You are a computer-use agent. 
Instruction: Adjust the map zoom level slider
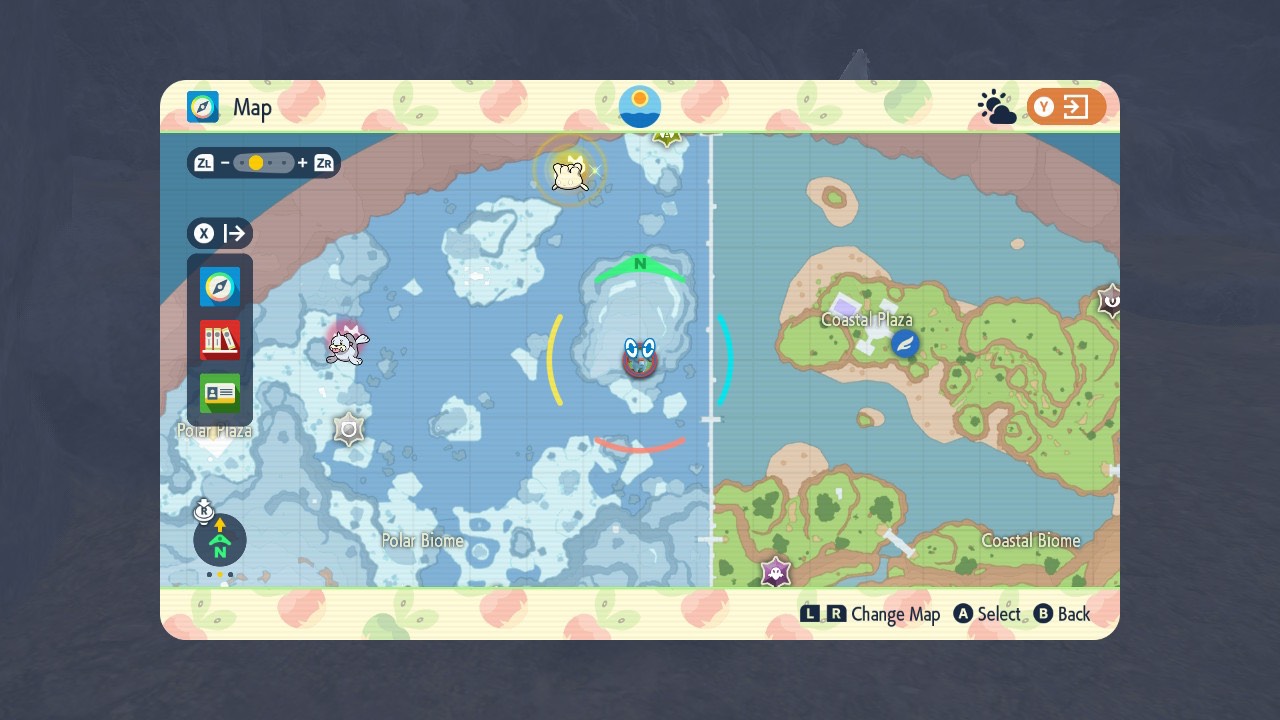click(264, 163)
